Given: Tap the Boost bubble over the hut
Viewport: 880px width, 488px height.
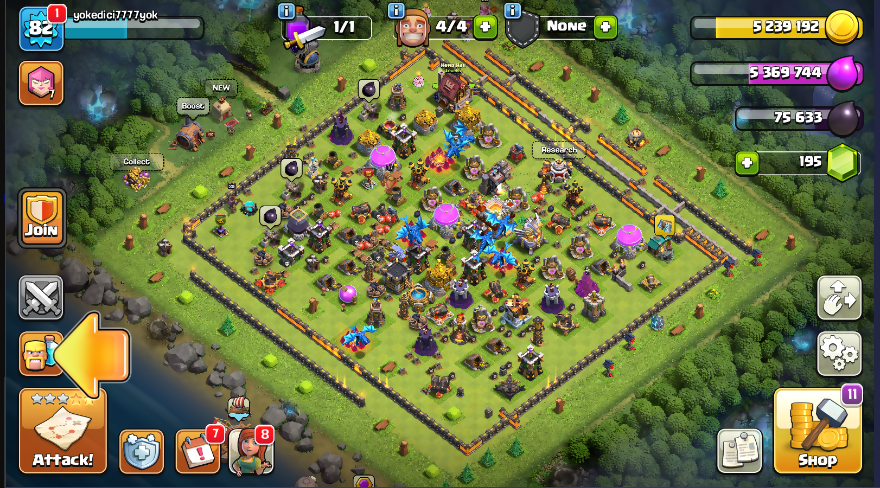Looking at the screenshot, I should point(191,106).
